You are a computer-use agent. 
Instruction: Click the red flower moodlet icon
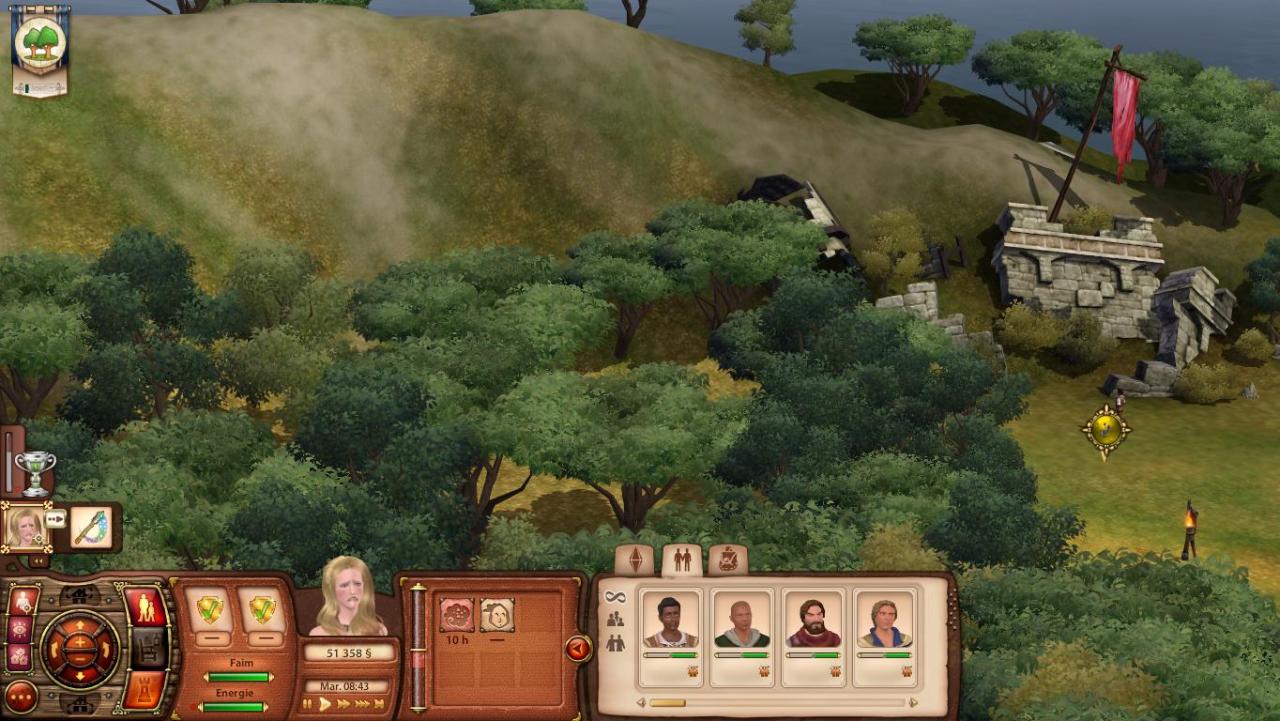[456, 614]
